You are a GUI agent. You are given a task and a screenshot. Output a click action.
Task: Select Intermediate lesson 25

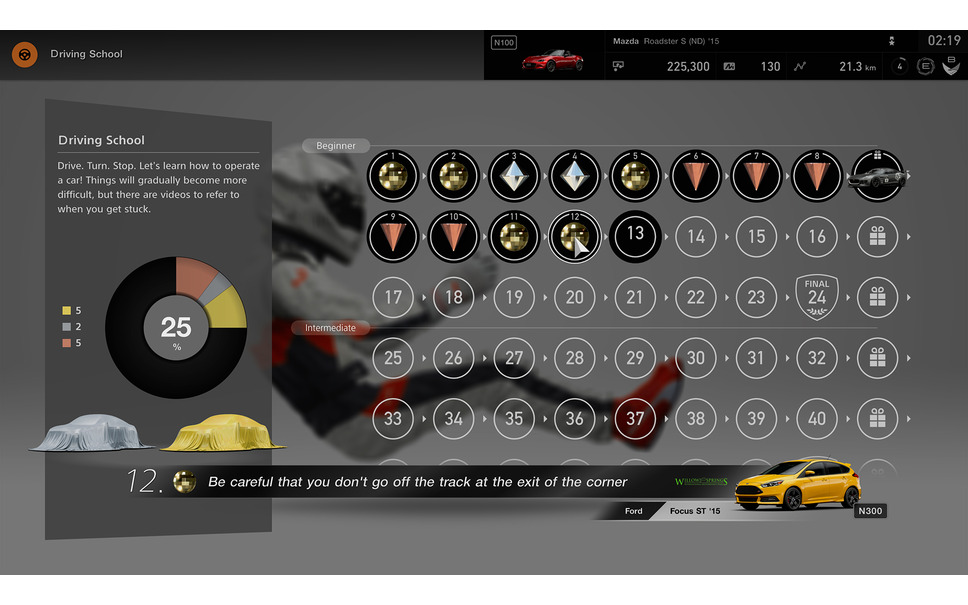(x=393, y=358)
